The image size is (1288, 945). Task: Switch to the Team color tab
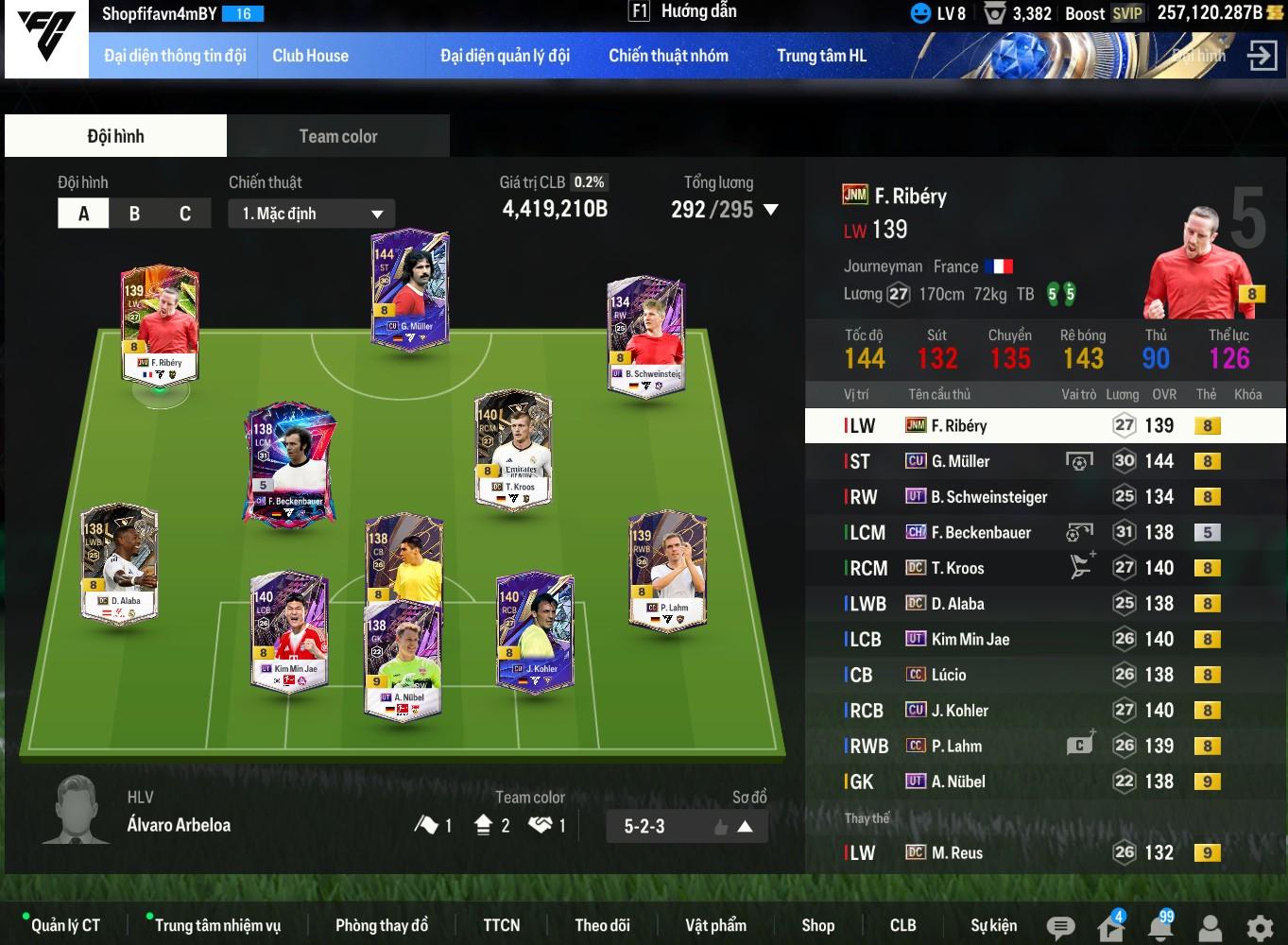pos(337,136)
